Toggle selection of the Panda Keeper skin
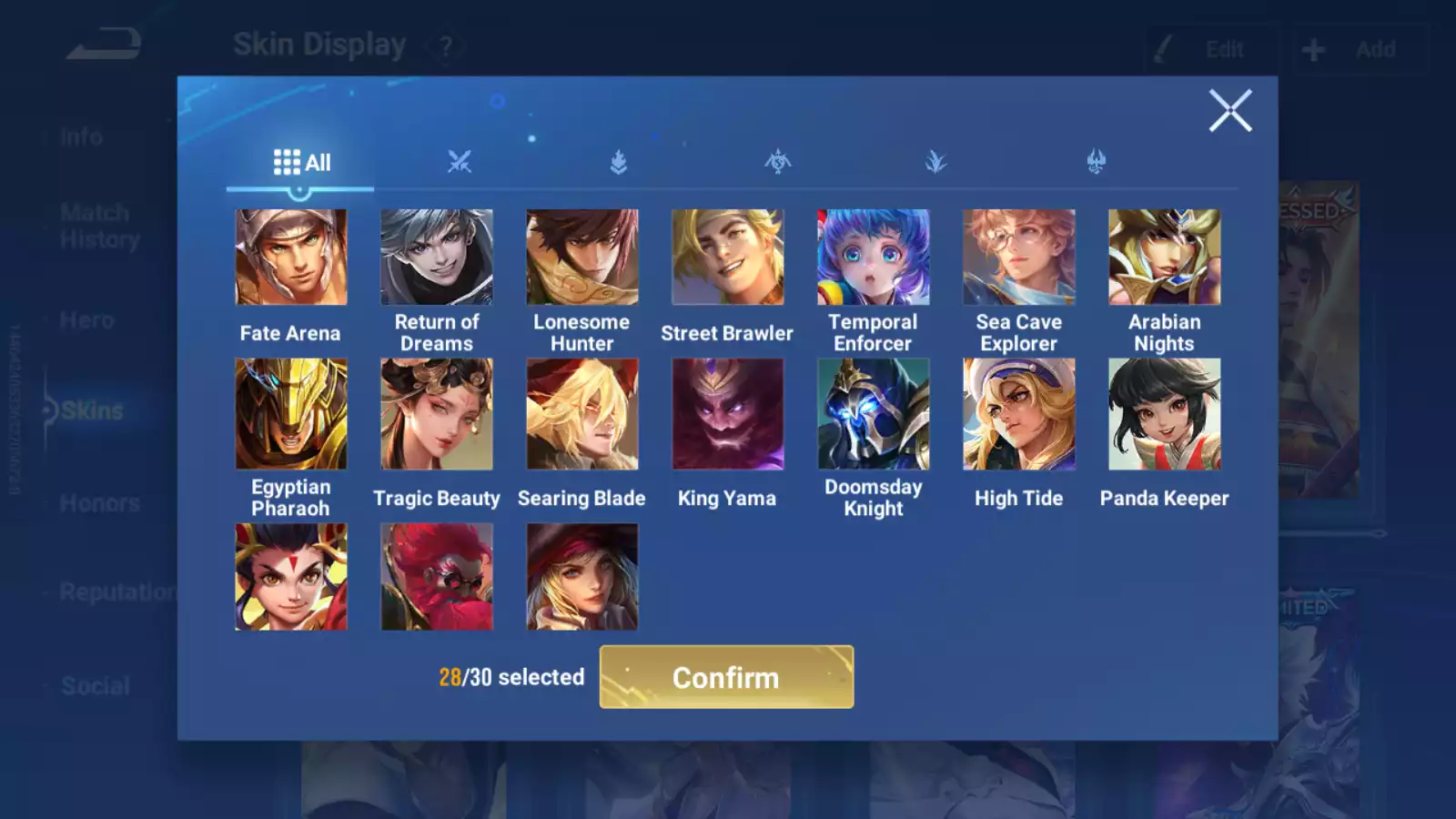Image resolution: width=1456 pixels, height=819 pixels. pyautogui.click(x=1164, y=413)
